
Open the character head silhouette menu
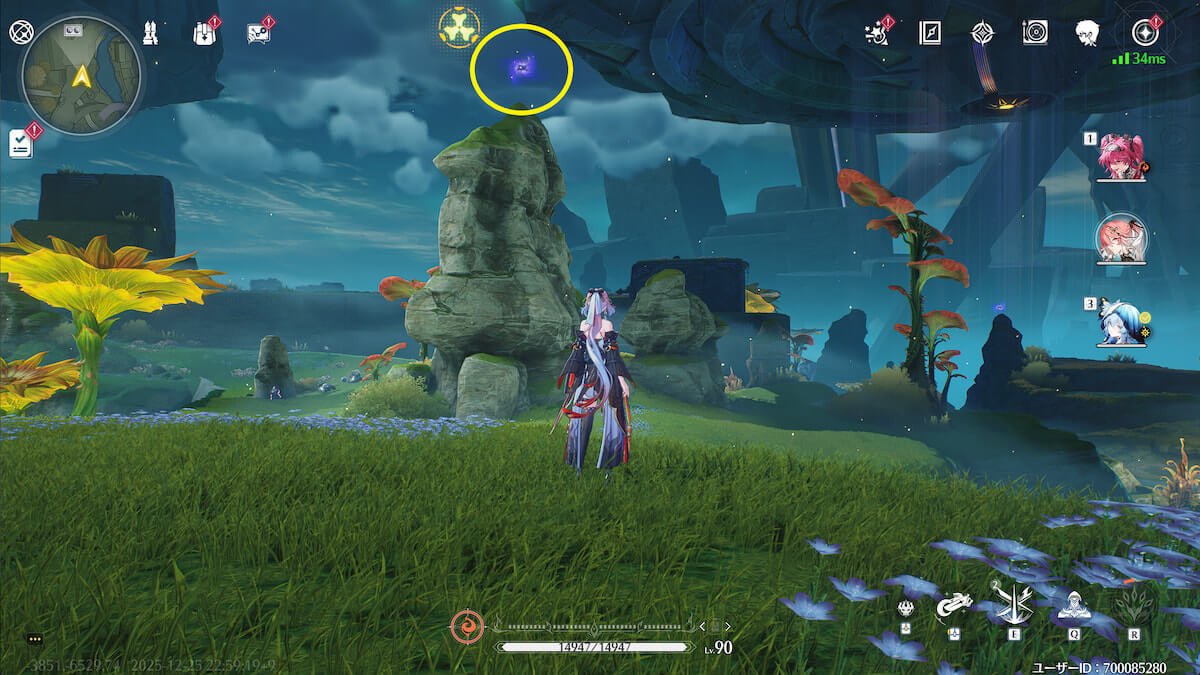[1088, 33]
